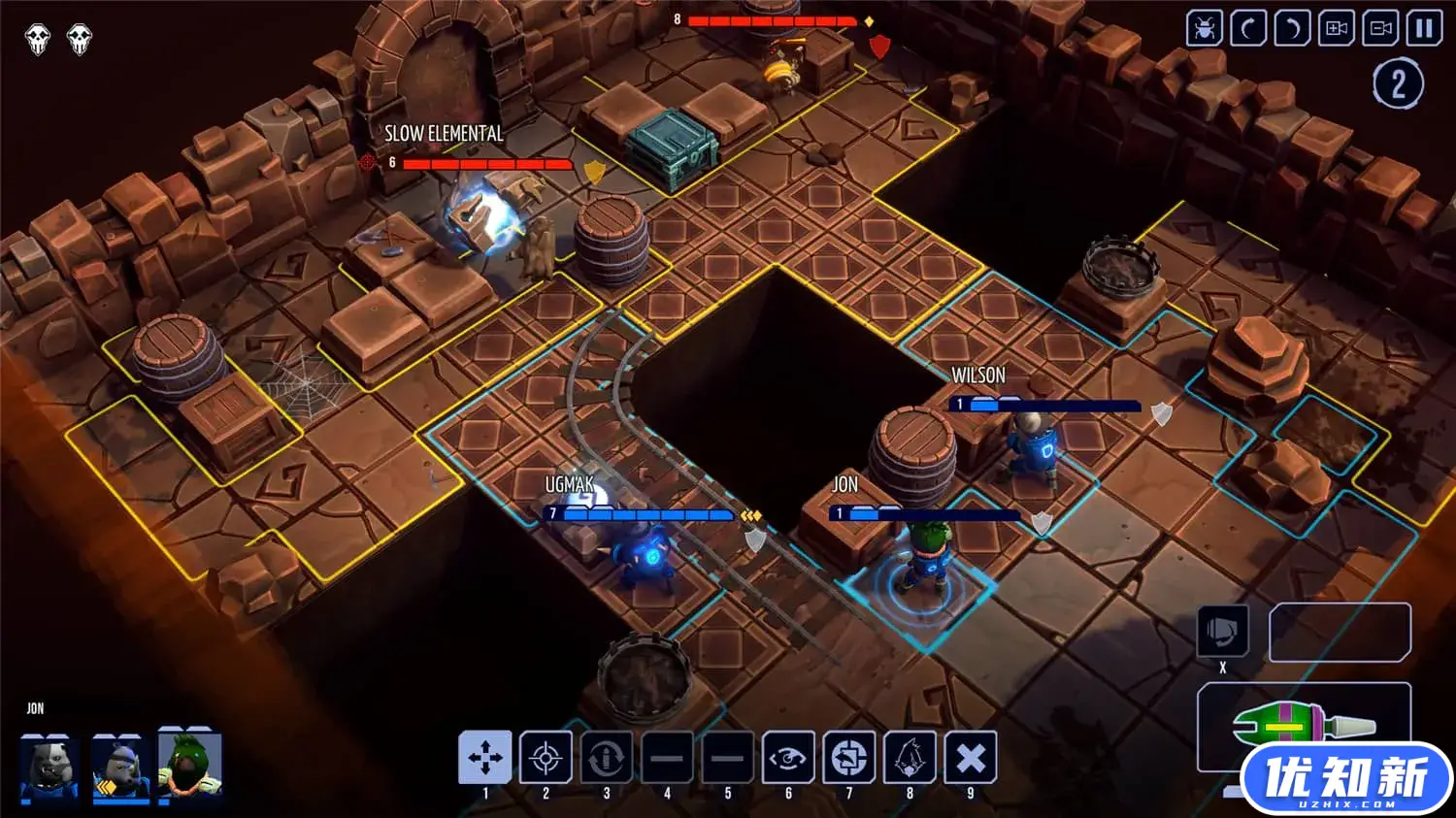Choose the reload ability icon
Image resolution: width=1456 pixels, height=818 pixels.
tap(607, 757)
